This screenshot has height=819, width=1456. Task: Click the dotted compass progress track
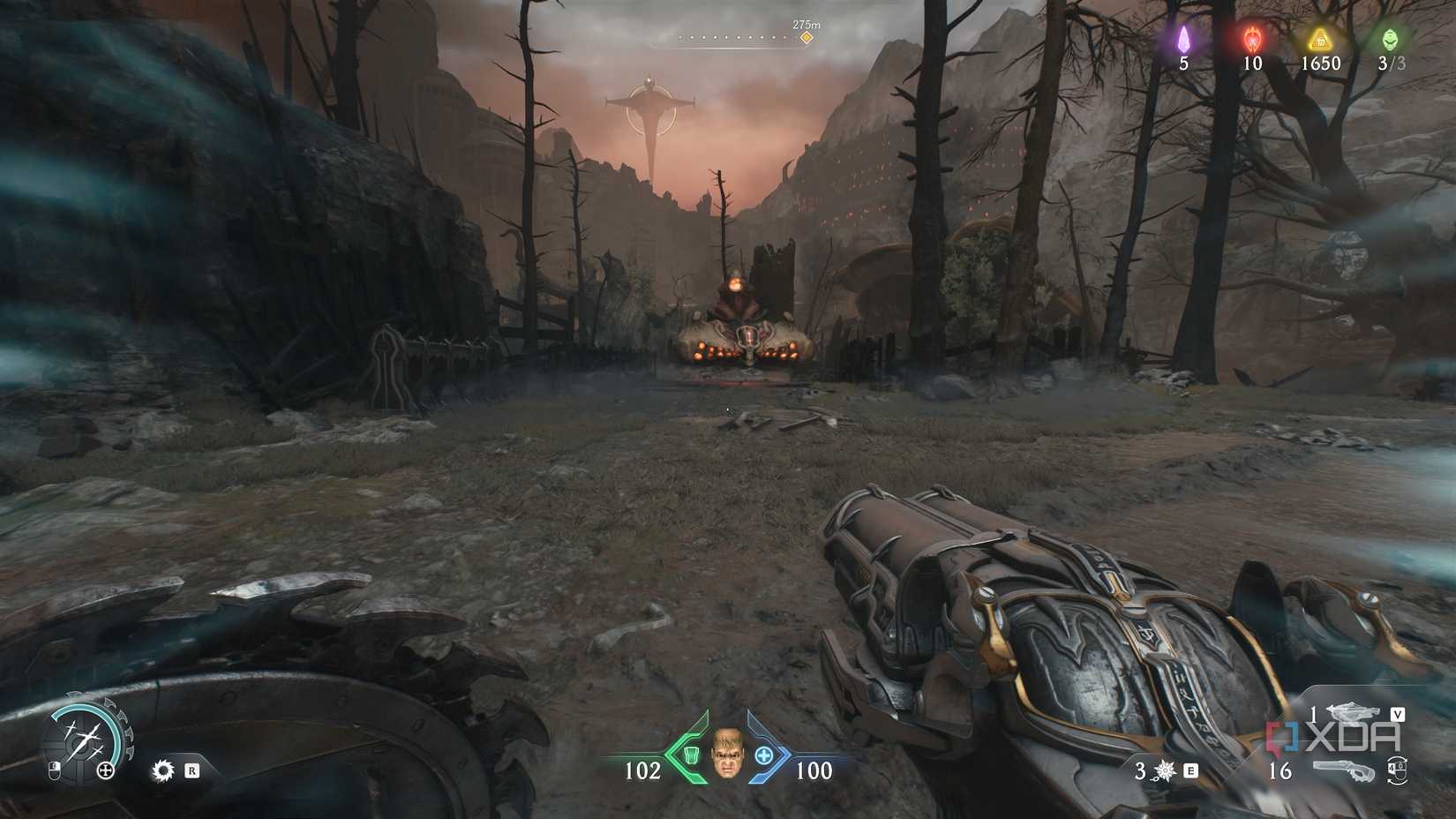point(732,37)
